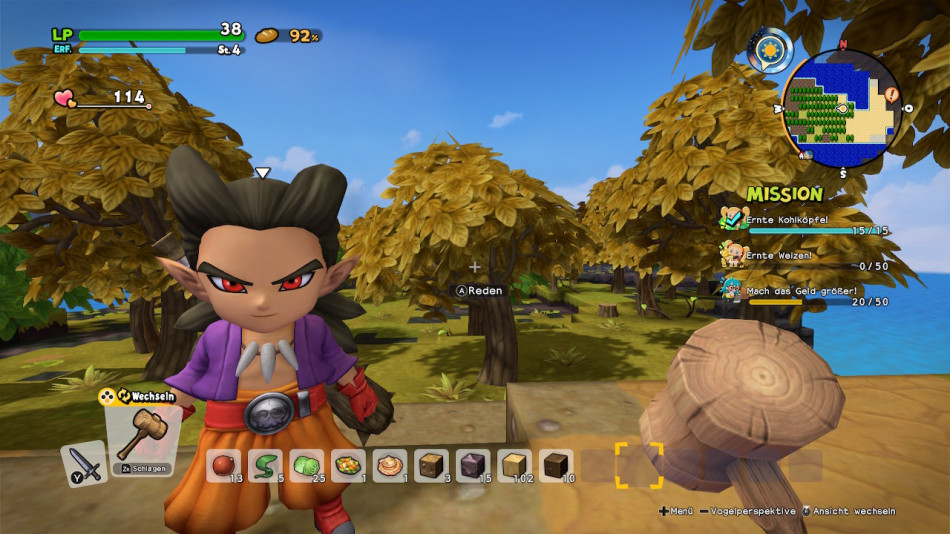The width and height of the screenshot is (950, 534).
Task: Select the sword weapon slot
Action: click(84, 464)
